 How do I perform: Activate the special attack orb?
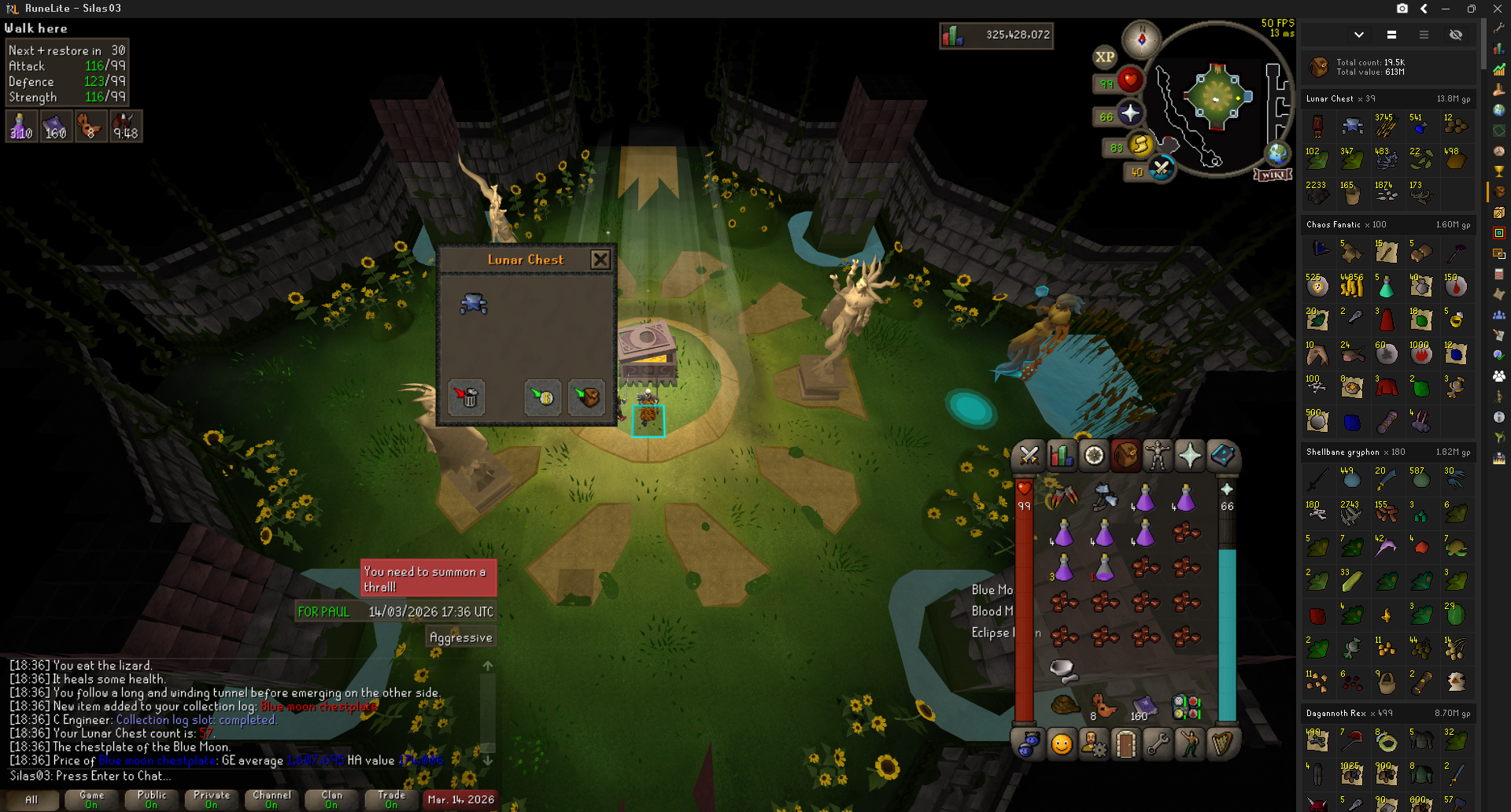click(x=1161, y=168)
